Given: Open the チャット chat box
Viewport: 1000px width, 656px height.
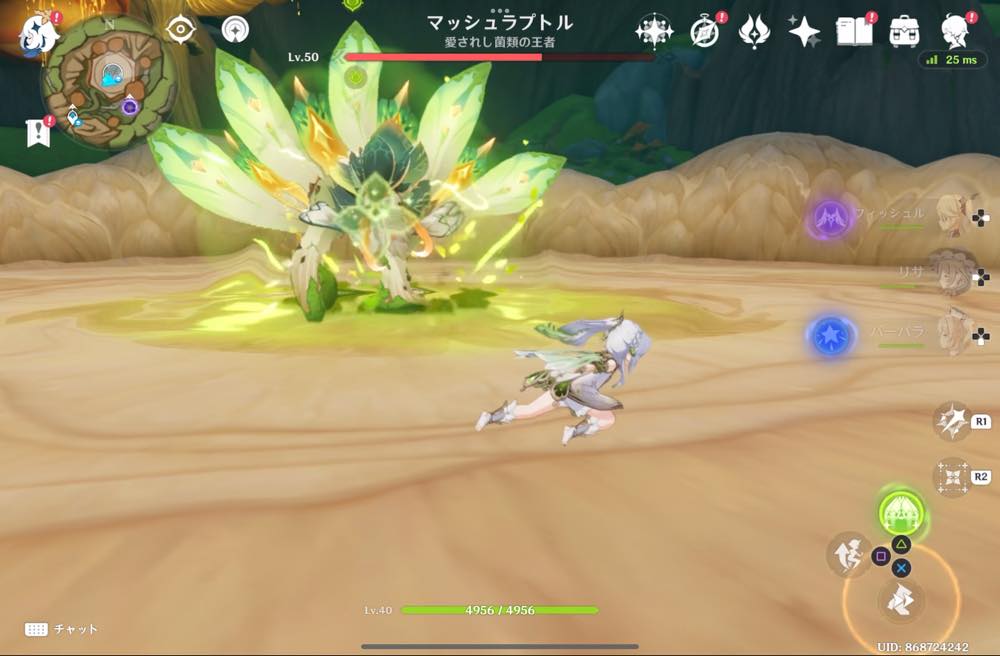Looking at the screenshot, I should [x=62, y=629].
